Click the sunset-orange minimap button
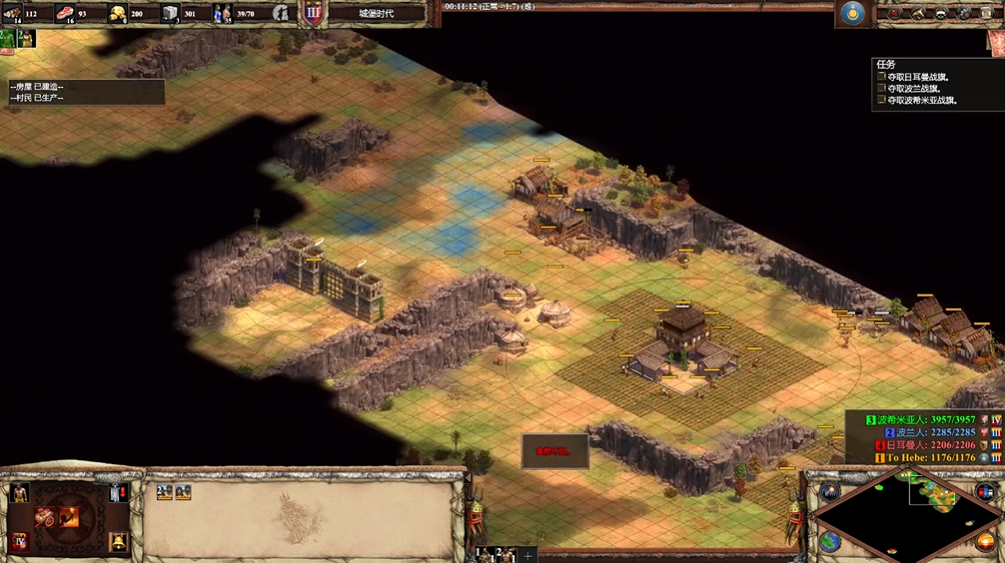 (x=985, y=542)
